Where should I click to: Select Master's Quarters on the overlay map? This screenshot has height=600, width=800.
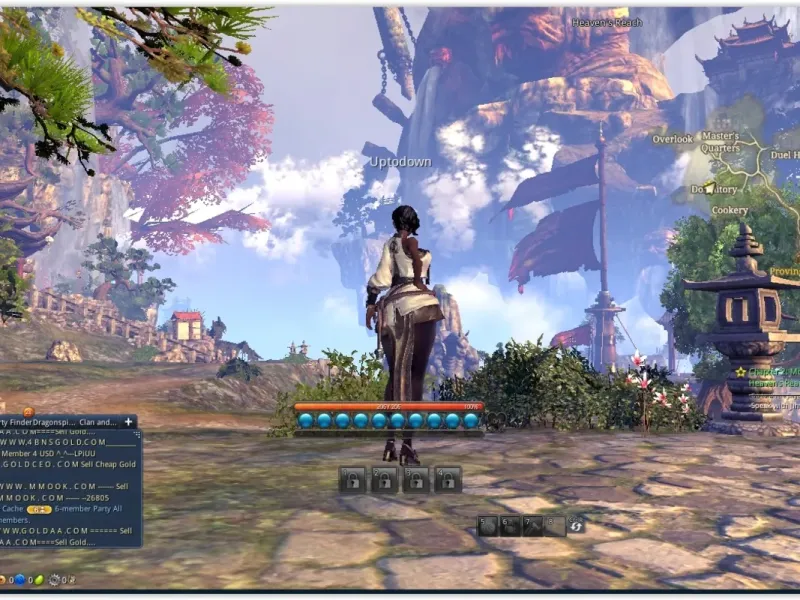click(719, 141)
